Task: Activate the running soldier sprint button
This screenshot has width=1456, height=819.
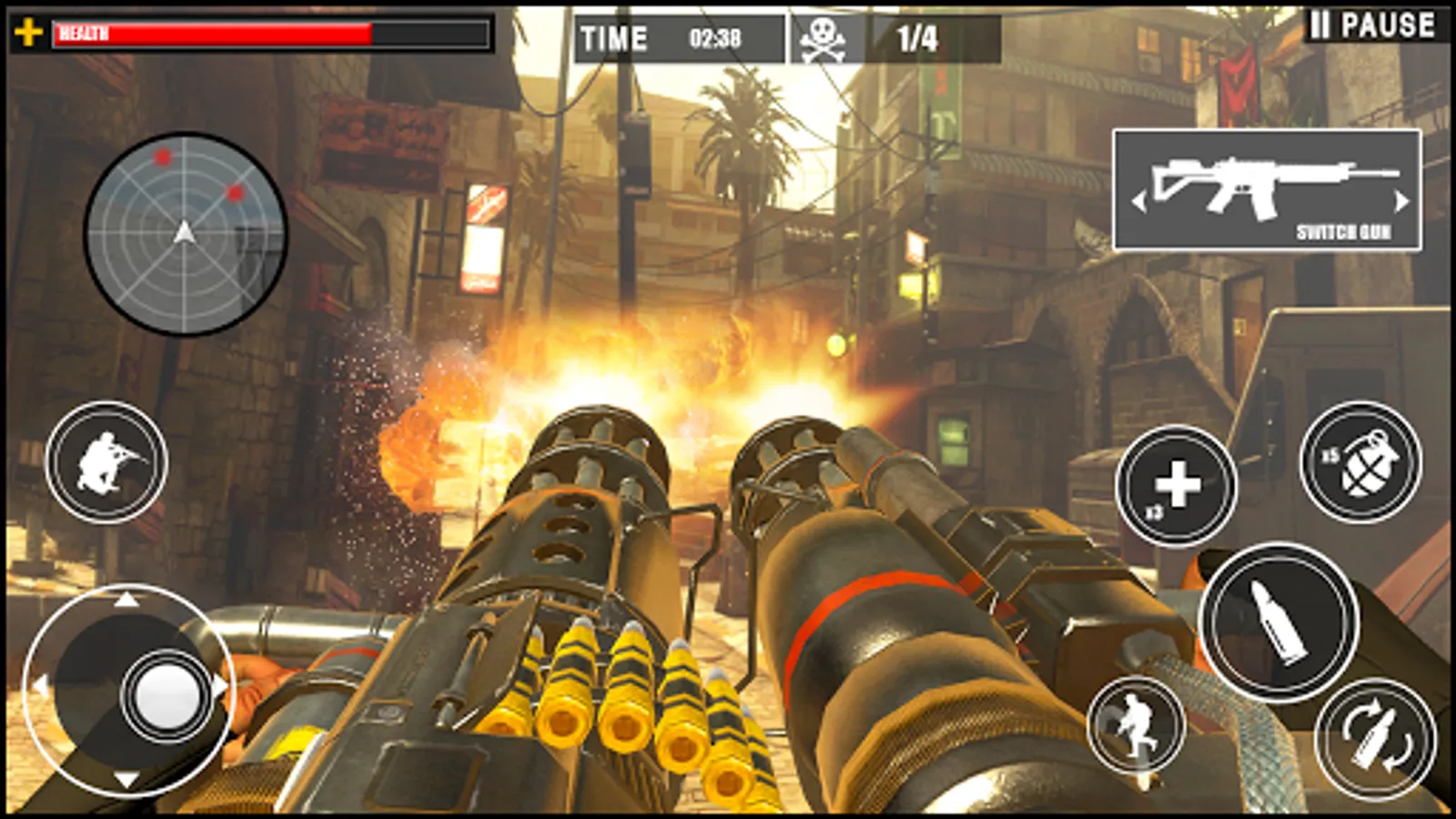Action: tap(1137, 725)
